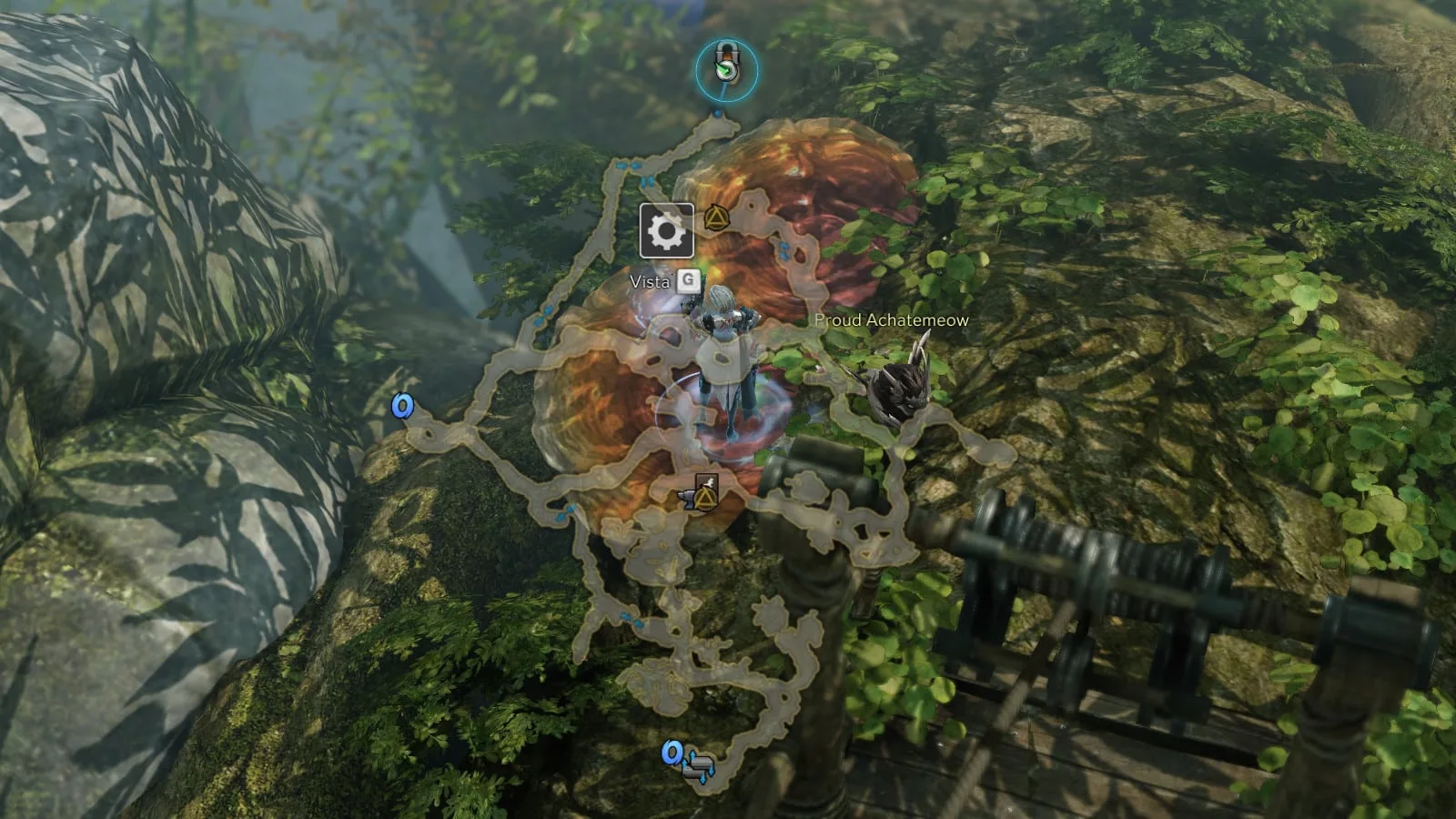Viewport: 1456px width, 819px height.
Task: Select the blue portal ring next to the elevator marker
Action: (x=672, y=753)
